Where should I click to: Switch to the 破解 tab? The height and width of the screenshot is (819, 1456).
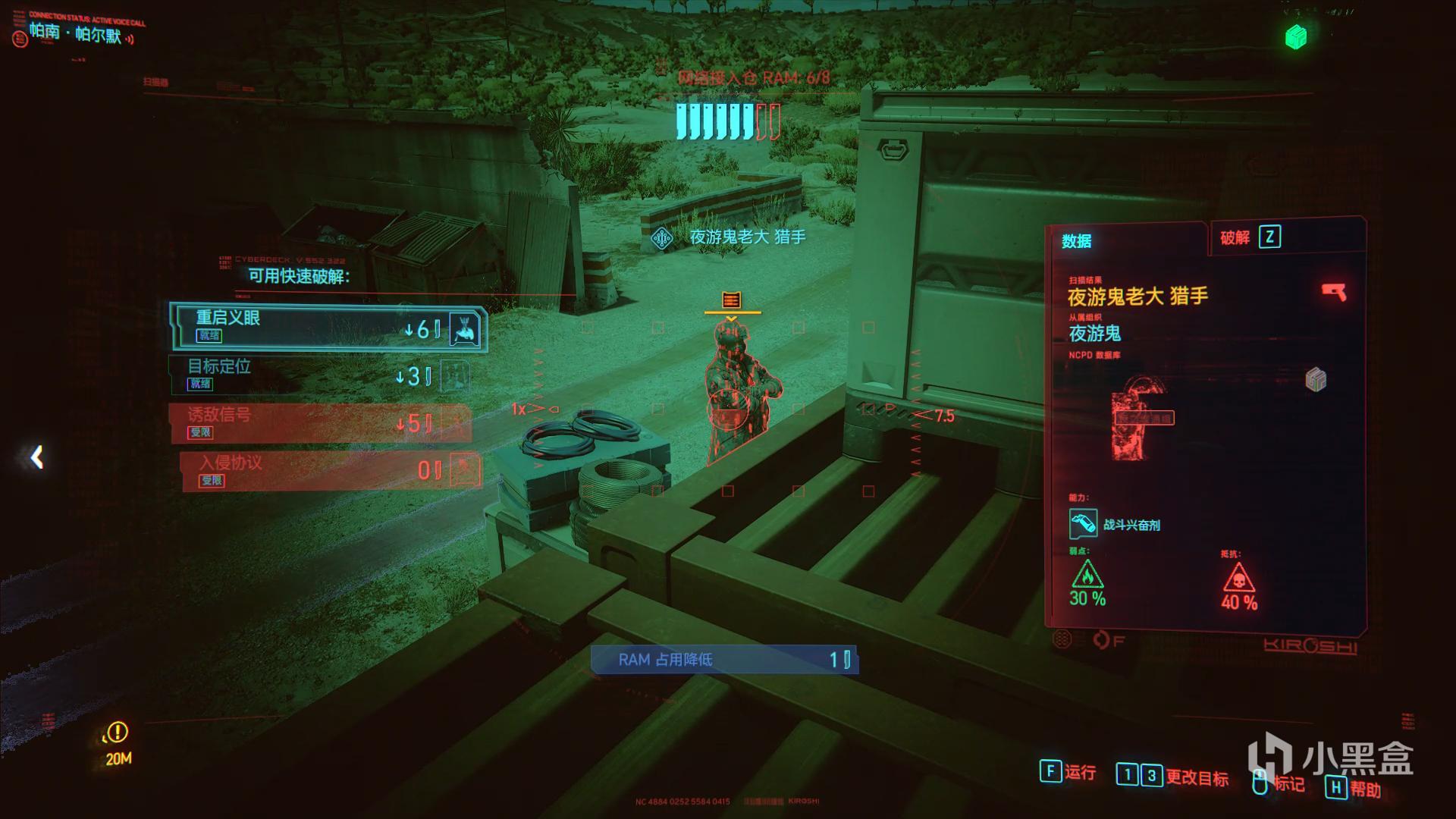pos(1250,237)
